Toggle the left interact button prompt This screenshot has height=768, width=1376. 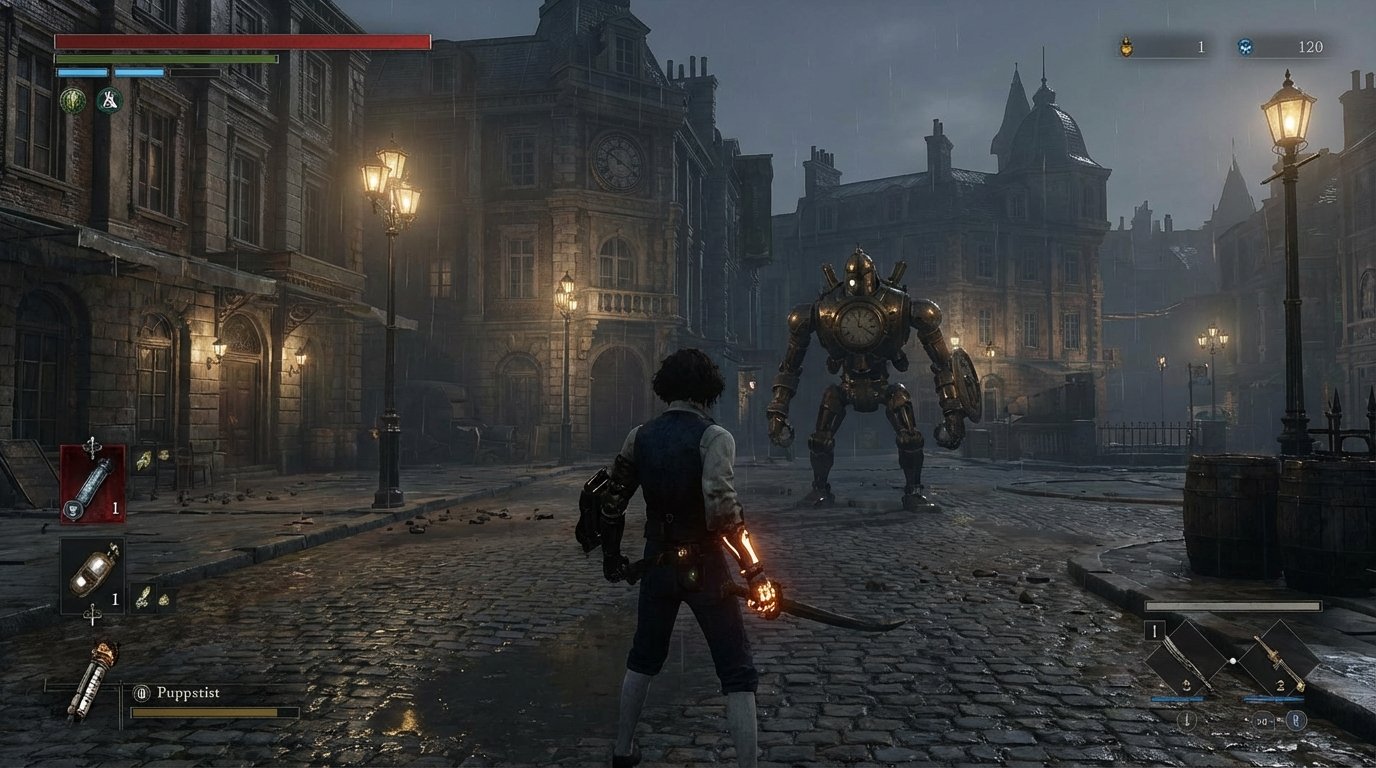[x=1187, y=720]
